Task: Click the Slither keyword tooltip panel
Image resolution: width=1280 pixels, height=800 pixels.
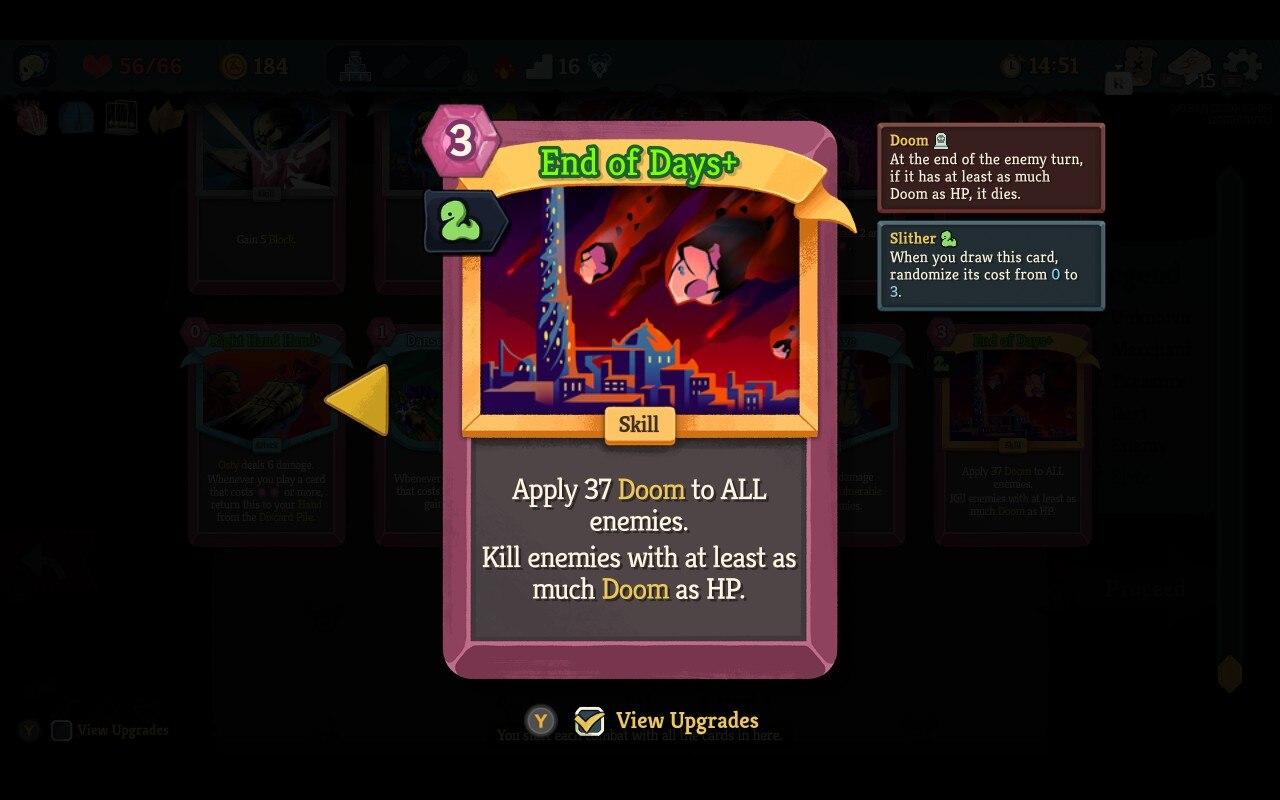Action: [991, 265]
